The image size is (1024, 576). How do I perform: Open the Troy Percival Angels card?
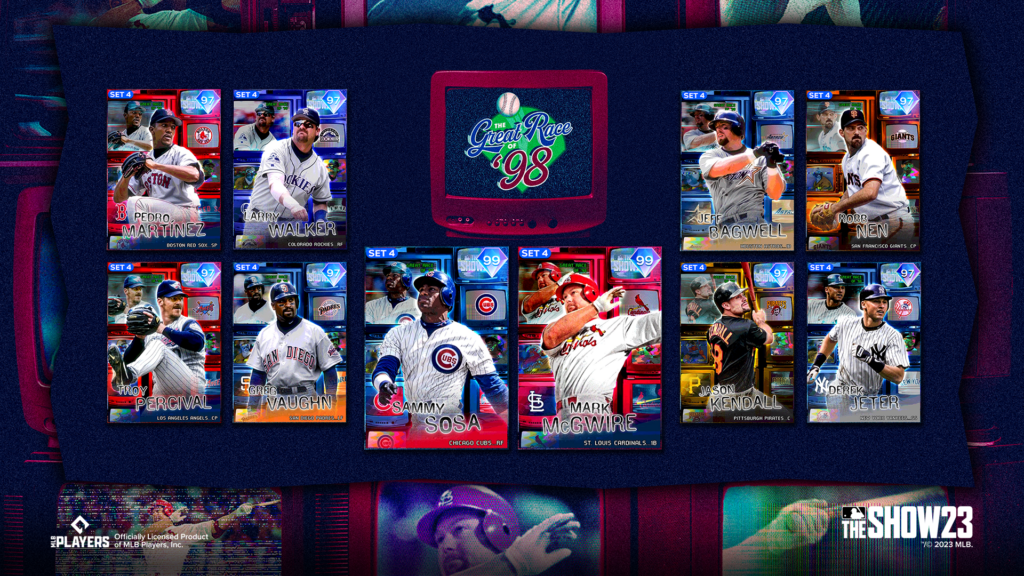(x=164, y=342)
